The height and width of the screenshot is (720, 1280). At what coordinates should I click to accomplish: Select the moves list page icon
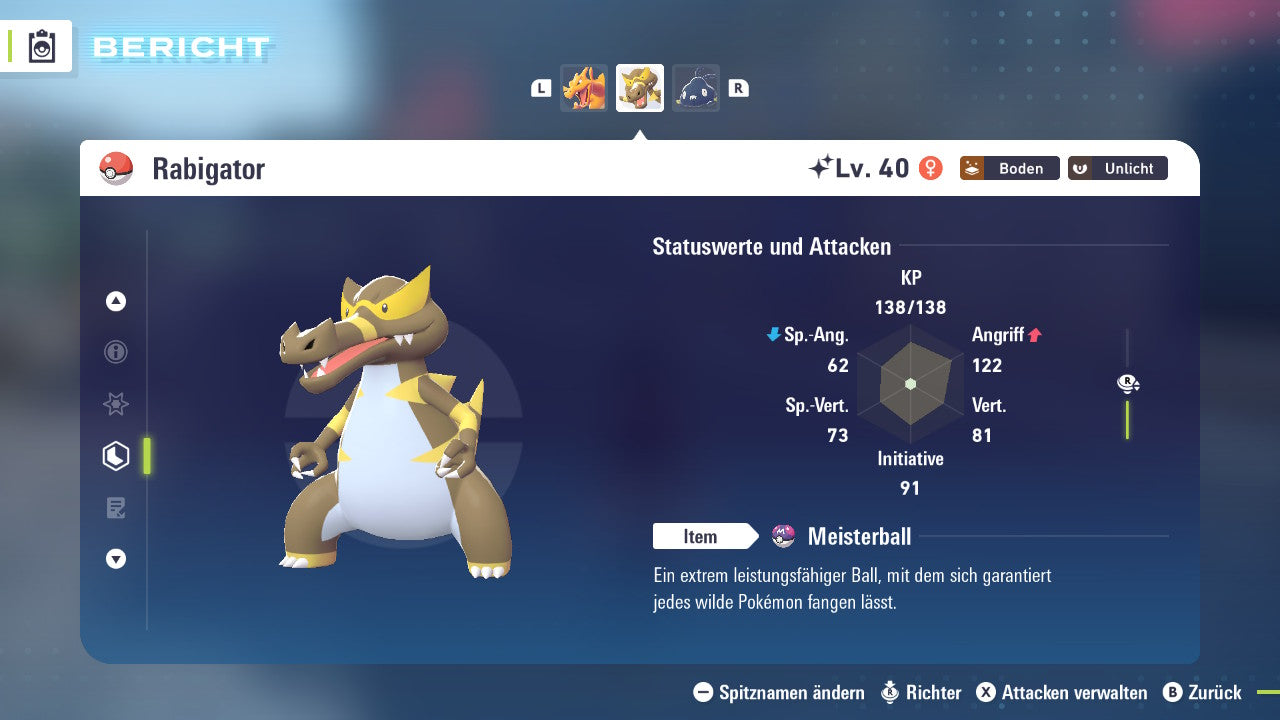pyautogui.click(x=115, y=508)
